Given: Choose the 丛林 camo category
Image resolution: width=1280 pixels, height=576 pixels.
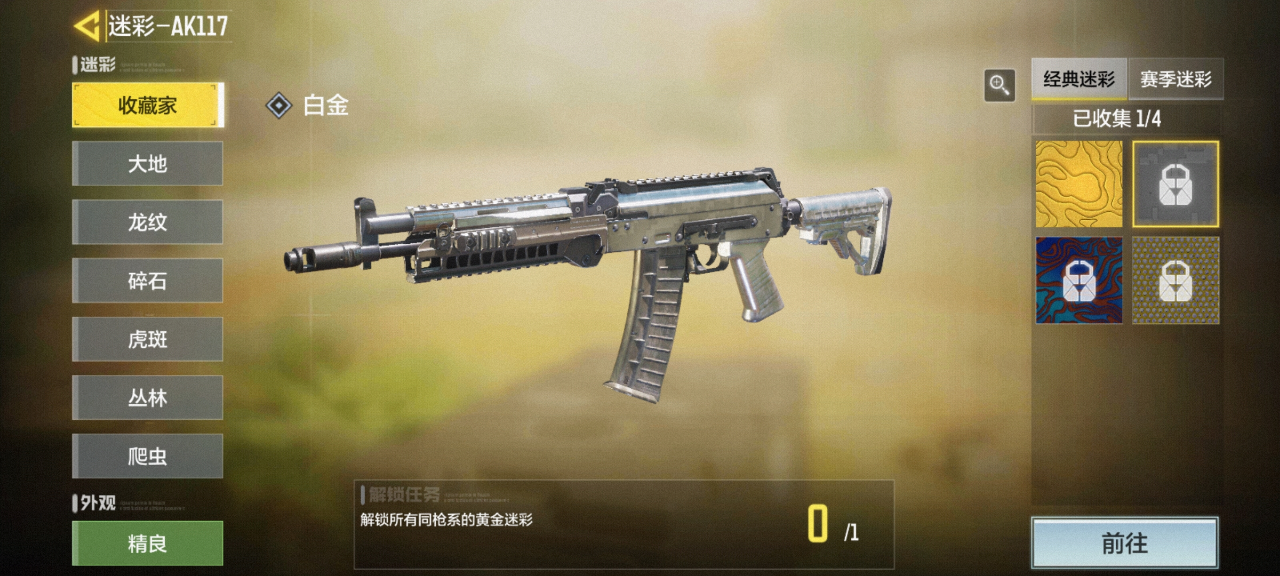Looking at the screenshot, I should coord(147,398).
